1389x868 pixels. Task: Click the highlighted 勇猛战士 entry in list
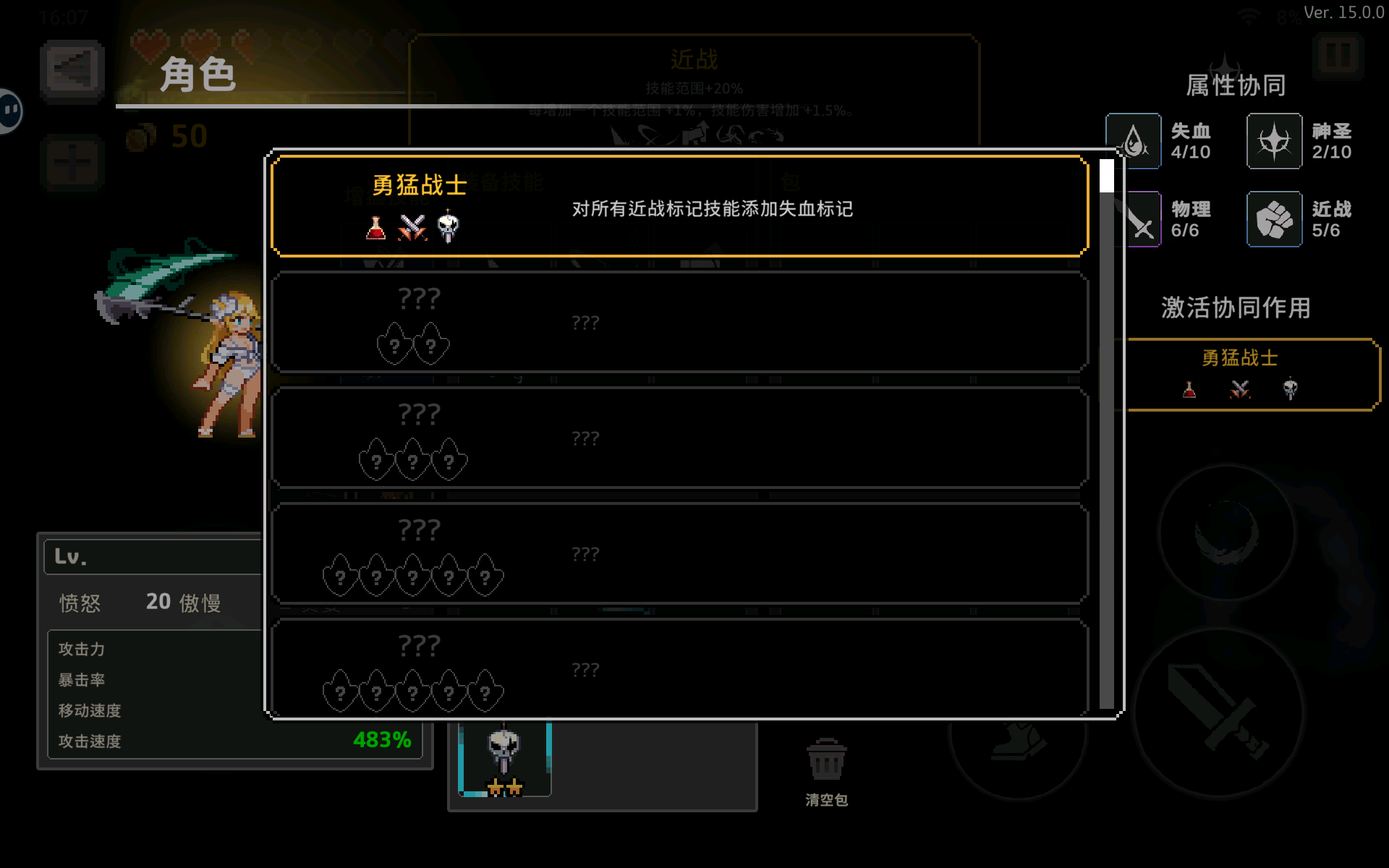[x=679, y=205]
